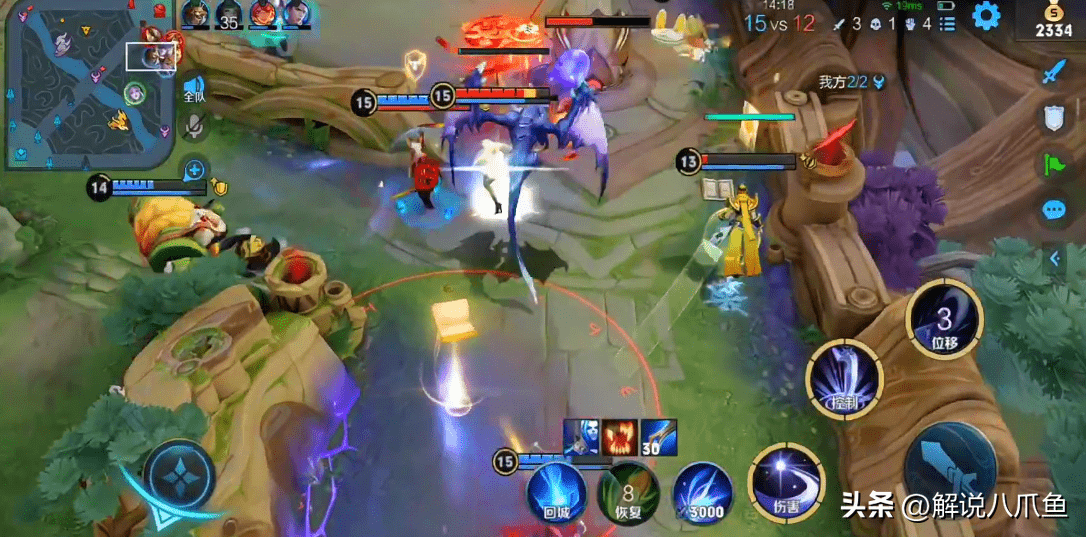1086x537 pixels.
Task: Open the settings gear menu
Action: [x=986, y=16]
